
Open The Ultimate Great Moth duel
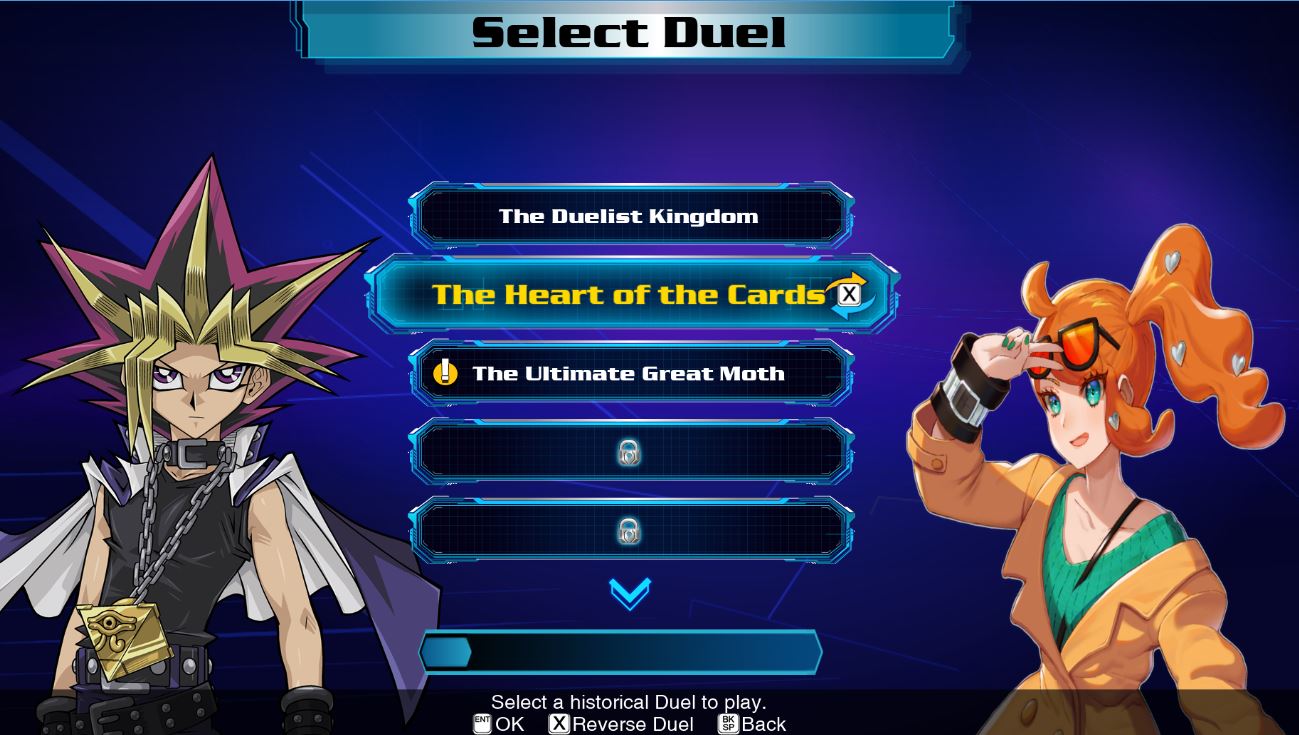[x=630, y=373]
